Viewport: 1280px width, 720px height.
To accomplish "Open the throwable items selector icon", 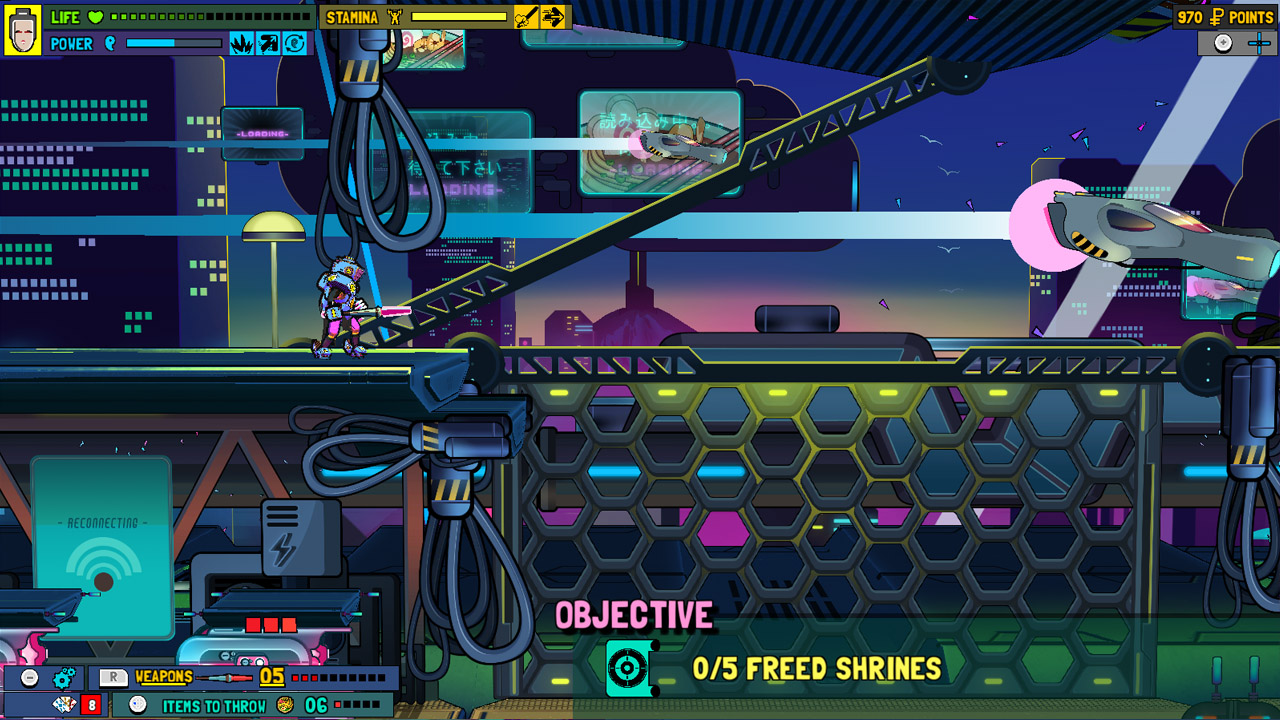I will 138,703.
